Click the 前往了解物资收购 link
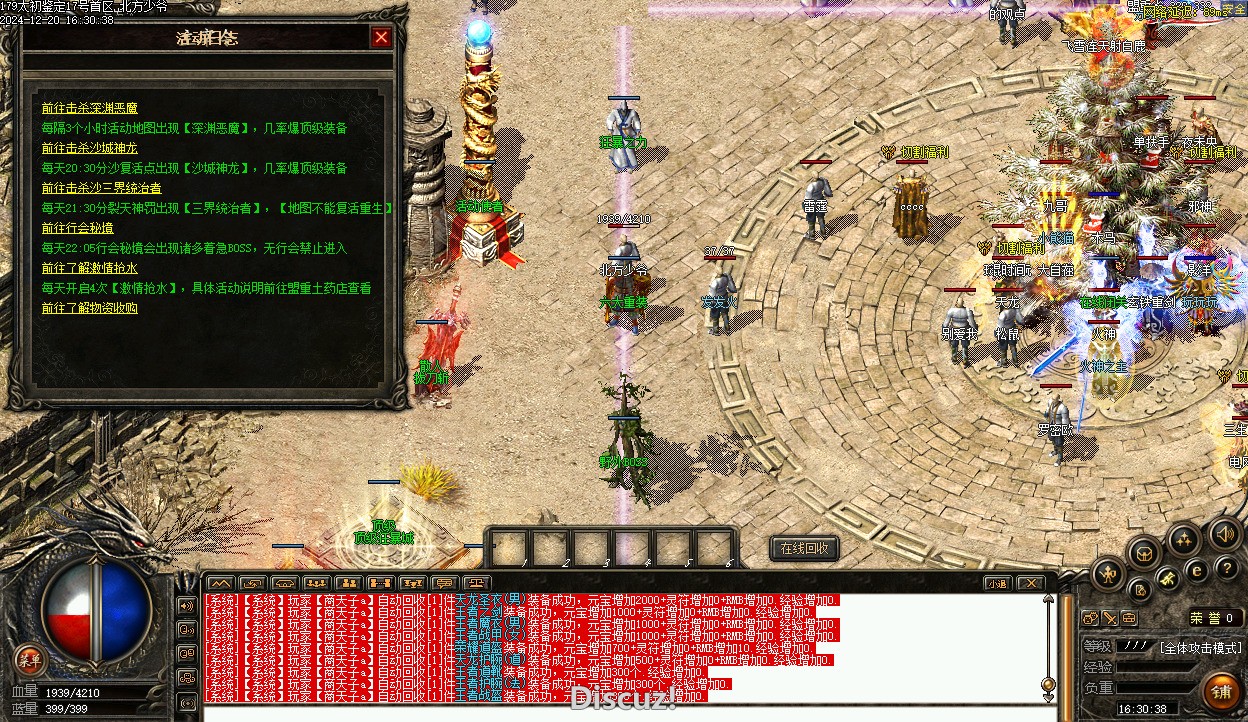Viewport: 1248px width, 722px height. click(x=89, y=308)
